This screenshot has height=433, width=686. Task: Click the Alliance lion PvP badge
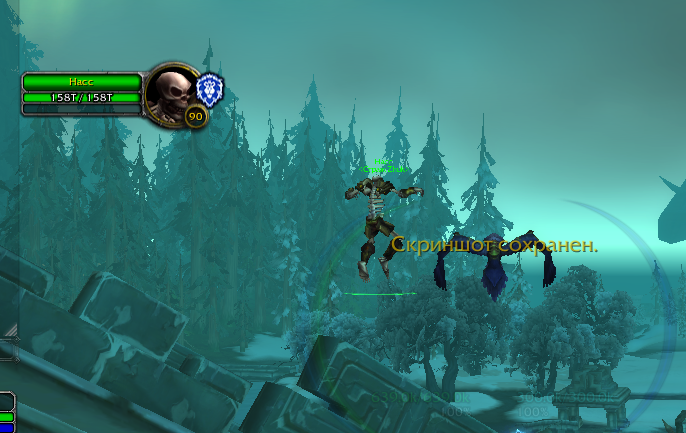click(x=209, y=88)
